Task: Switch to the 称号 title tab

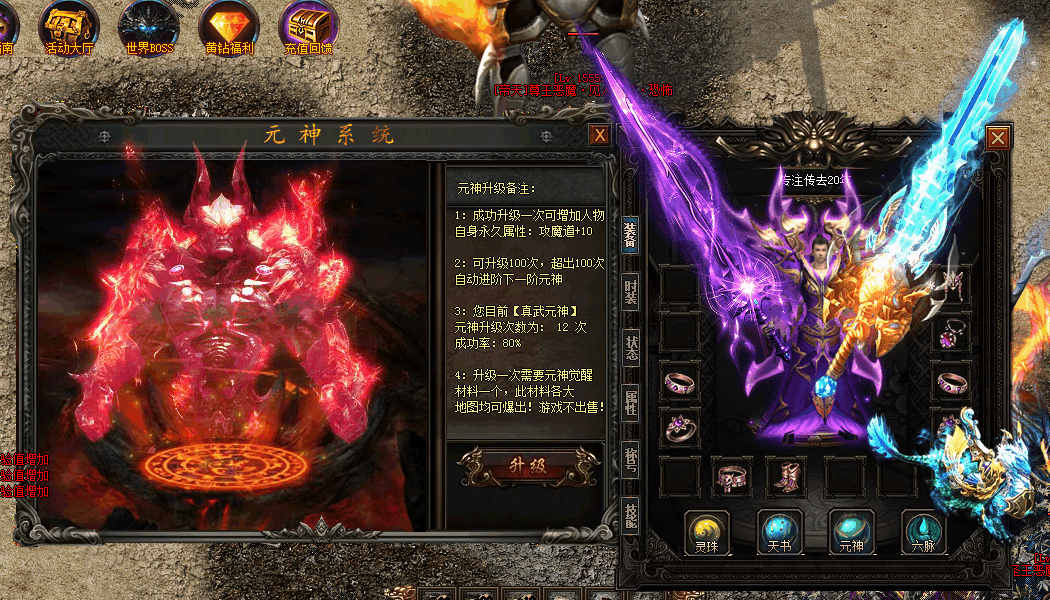Action: (630, 458)
